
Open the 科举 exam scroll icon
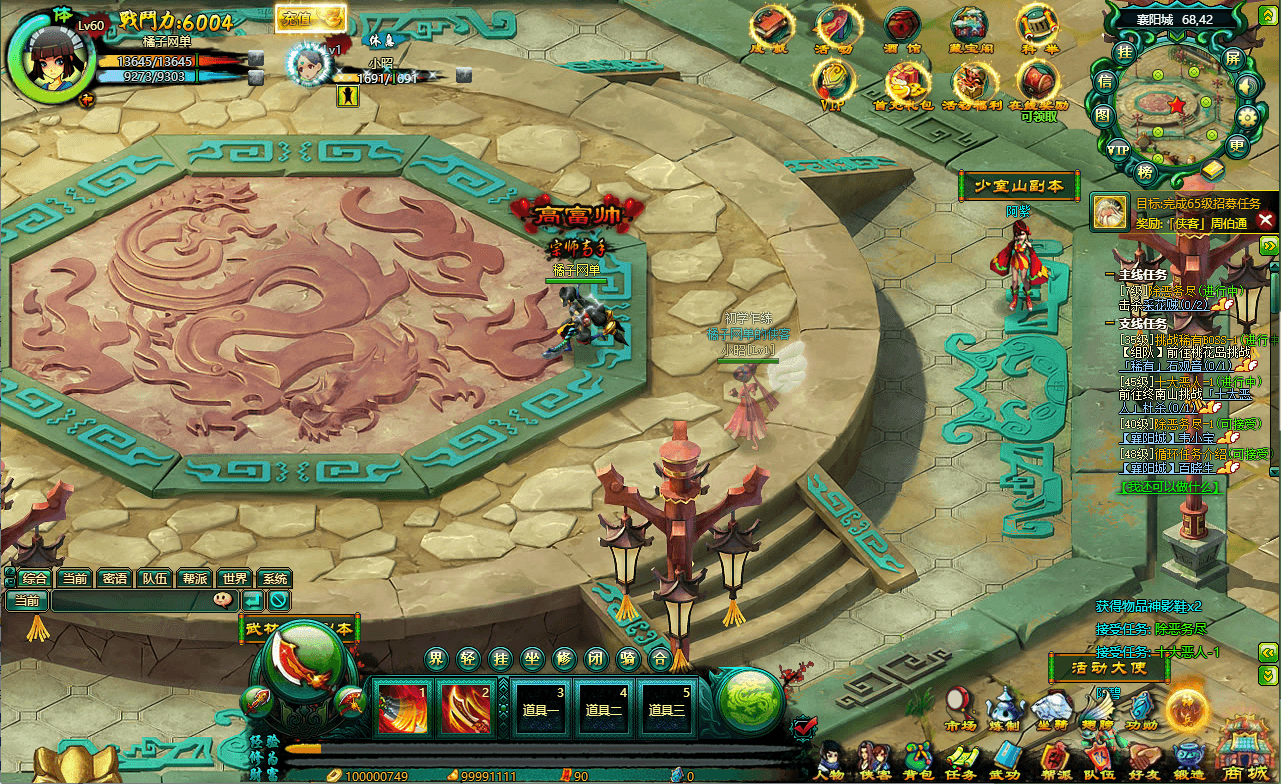[1037, 26]
